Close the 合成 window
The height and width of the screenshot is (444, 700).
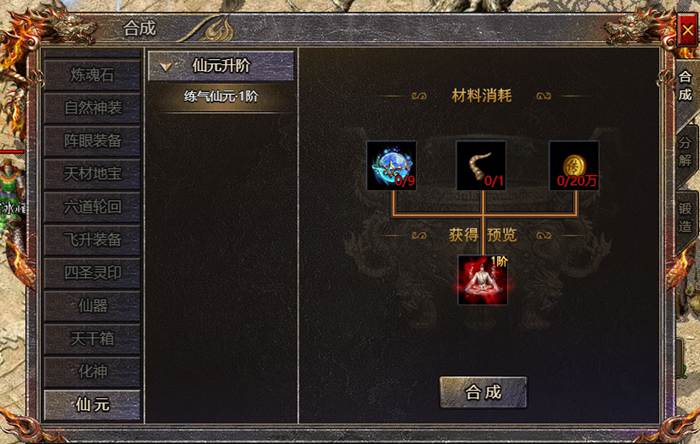tap(687, 32)
